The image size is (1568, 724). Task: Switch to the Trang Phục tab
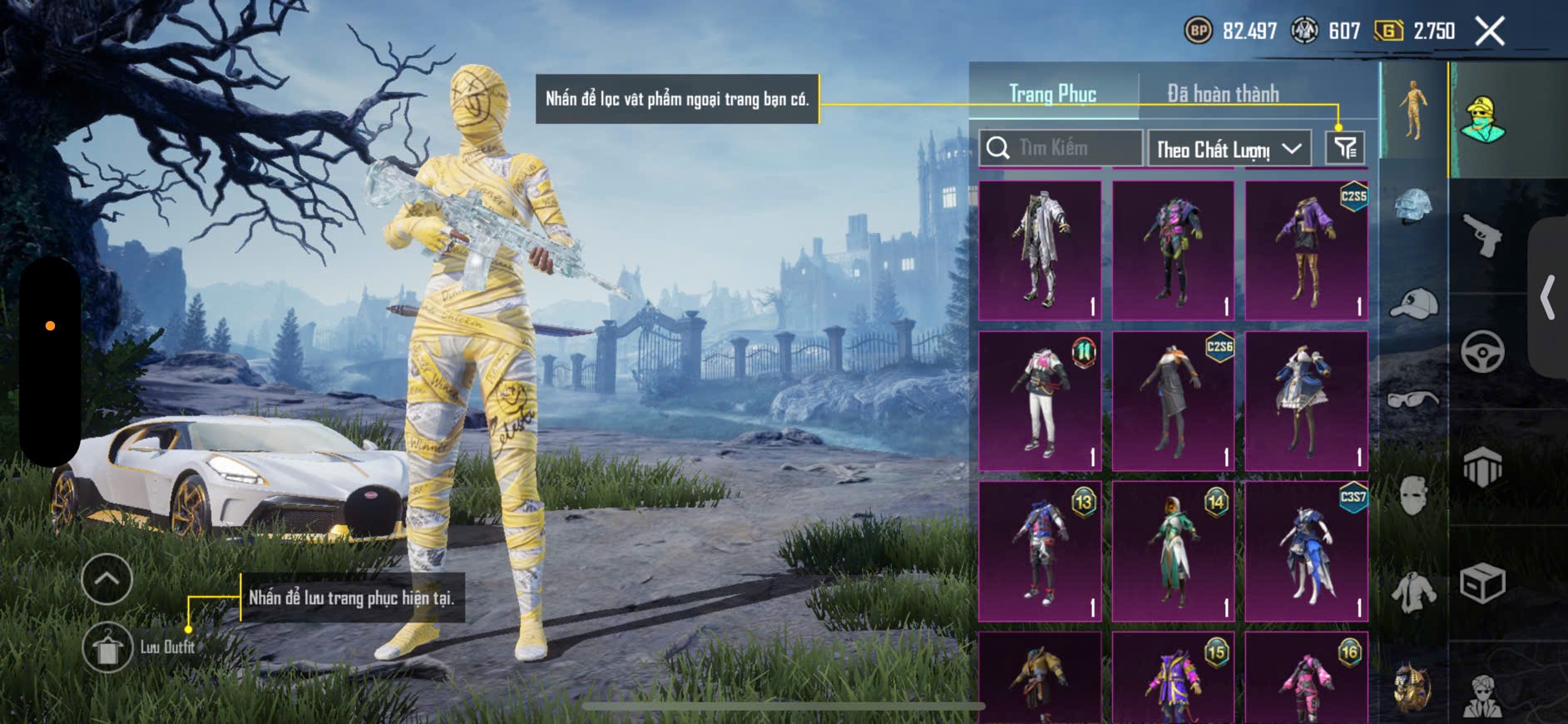click(x=1052, y=93)
